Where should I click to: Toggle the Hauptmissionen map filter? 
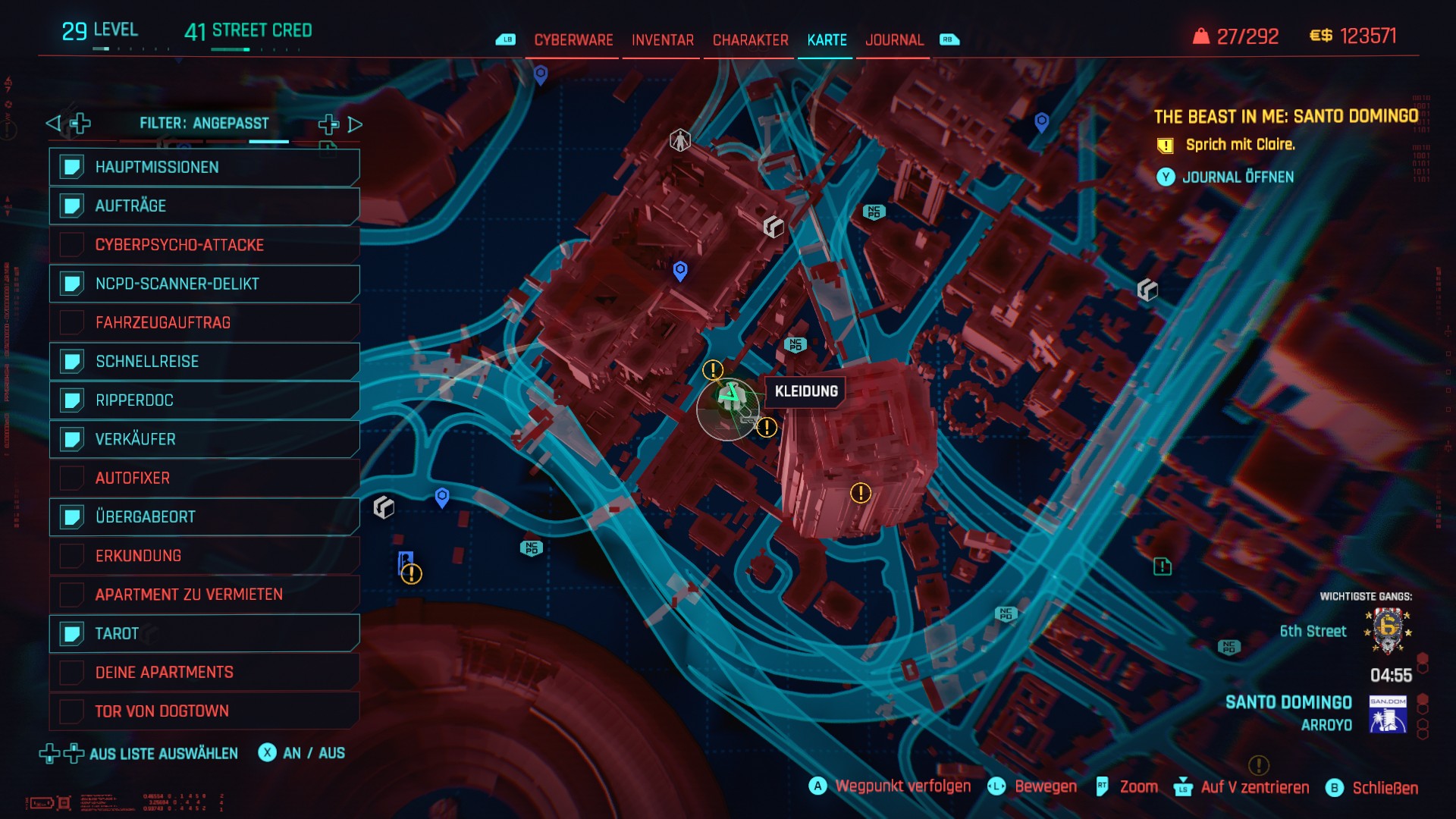pos(205,168)
